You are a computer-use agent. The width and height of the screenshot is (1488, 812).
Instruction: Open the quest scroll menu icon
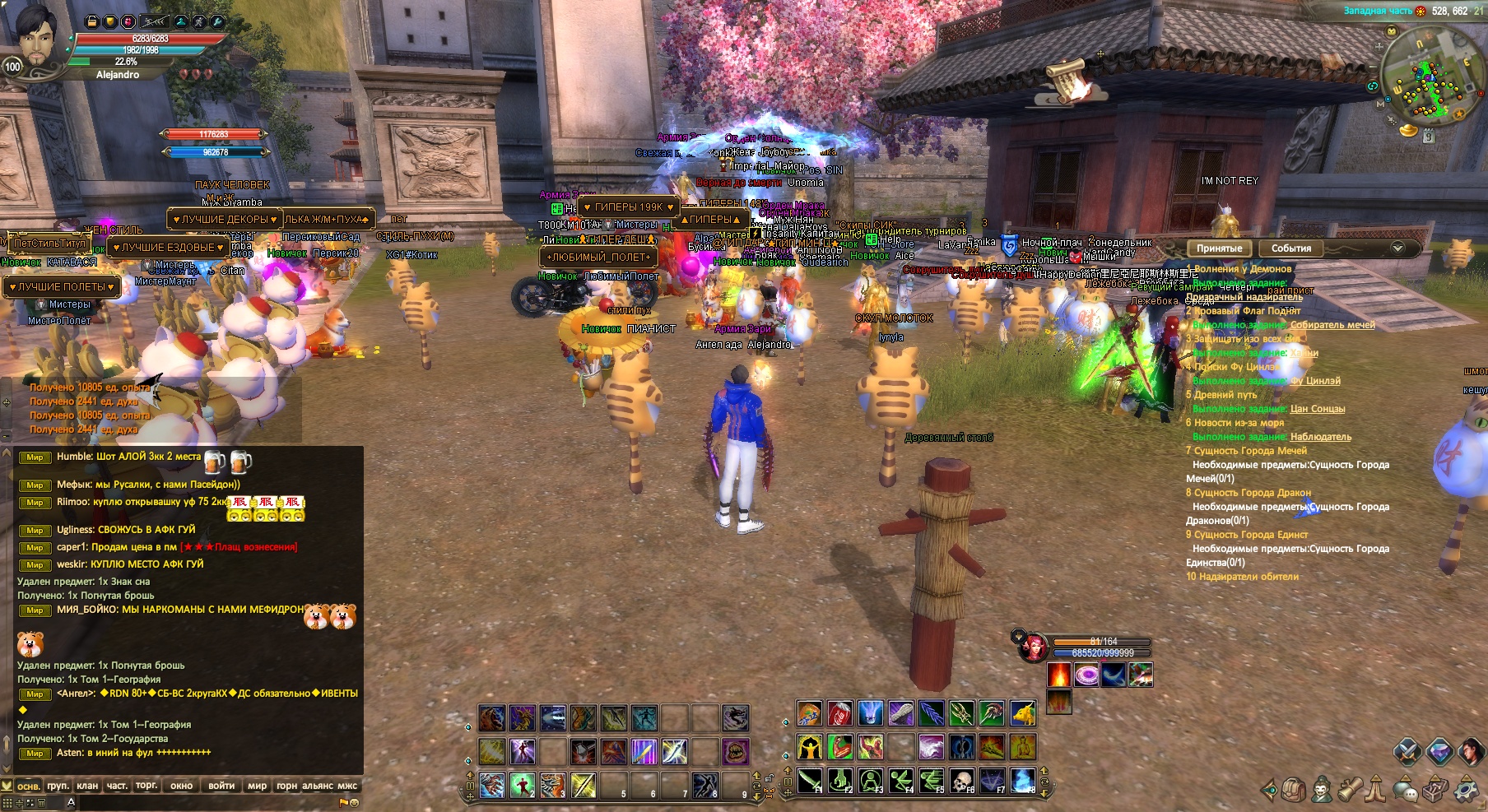tap(1349, 791)
